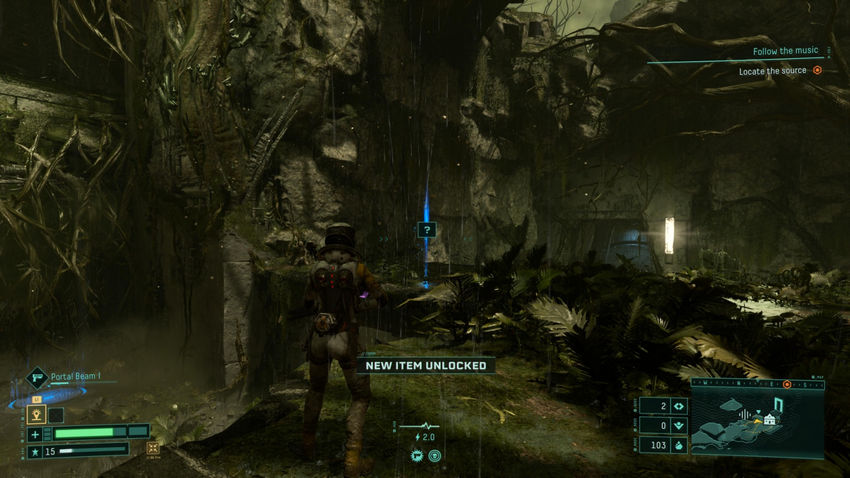This screenshot has height=478, width=850.
Task: Click the orange hexagon compass marker
Action: pos(787,384)
